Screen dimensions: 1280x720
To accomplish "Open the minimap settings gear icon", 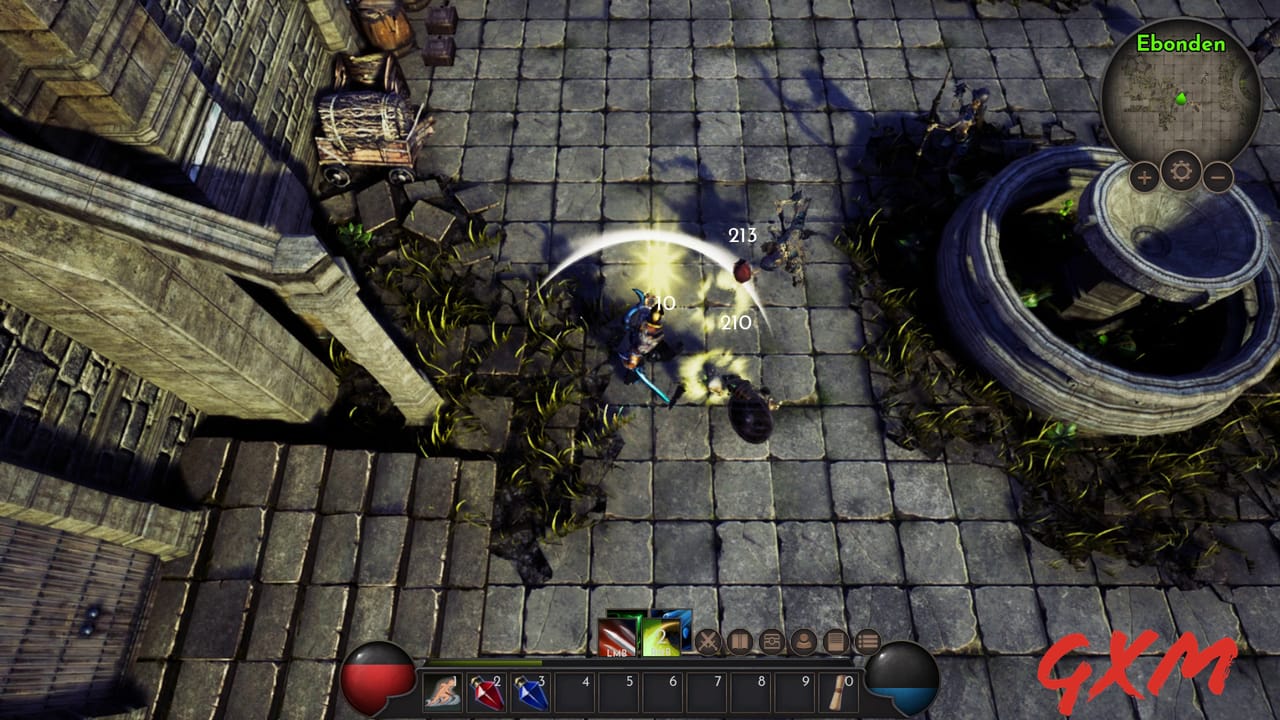I will (x=1178, y=170).
